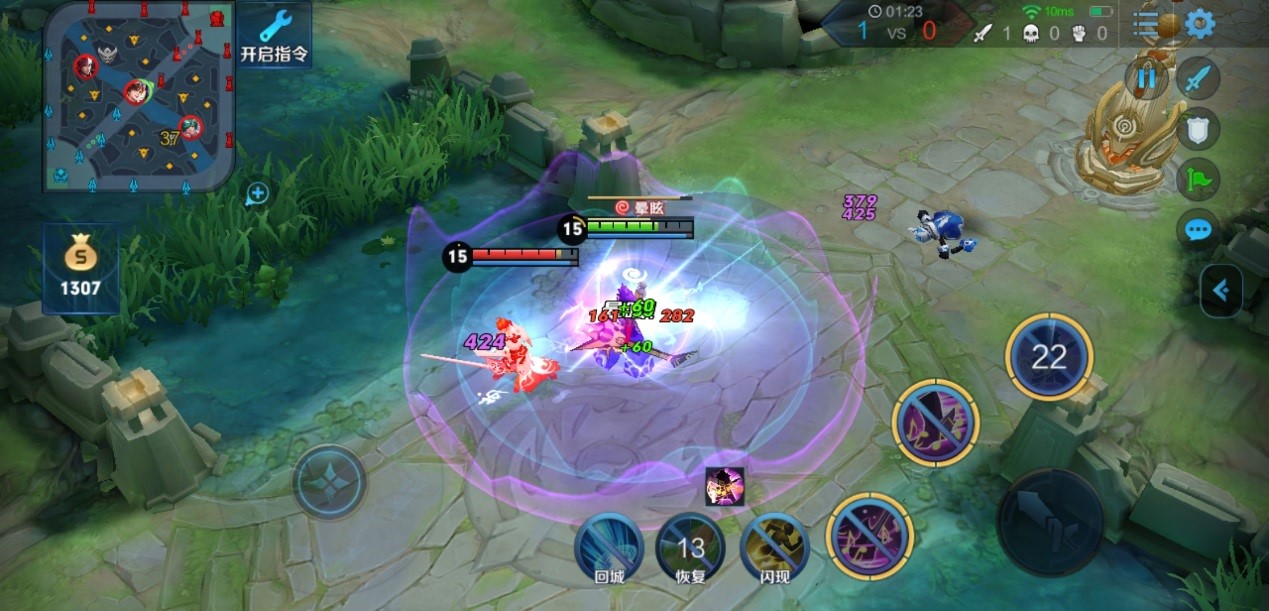This screenshot has height=611, width=1269.
Task: Select the hero passive icon above the spells
Action: [725, 486]
